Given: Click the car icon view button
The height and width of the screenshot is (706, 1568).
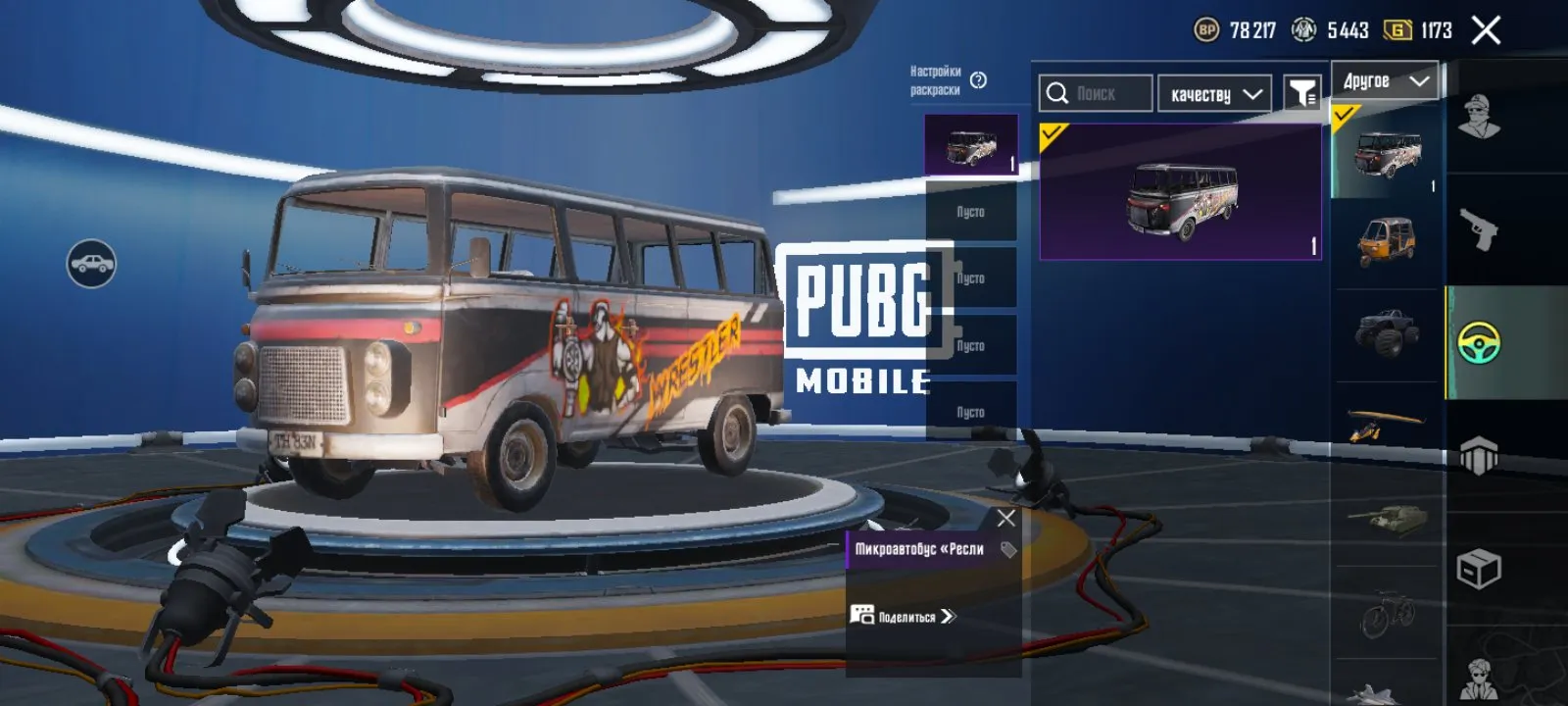Looking at the screenshot, I should (91, 263).
